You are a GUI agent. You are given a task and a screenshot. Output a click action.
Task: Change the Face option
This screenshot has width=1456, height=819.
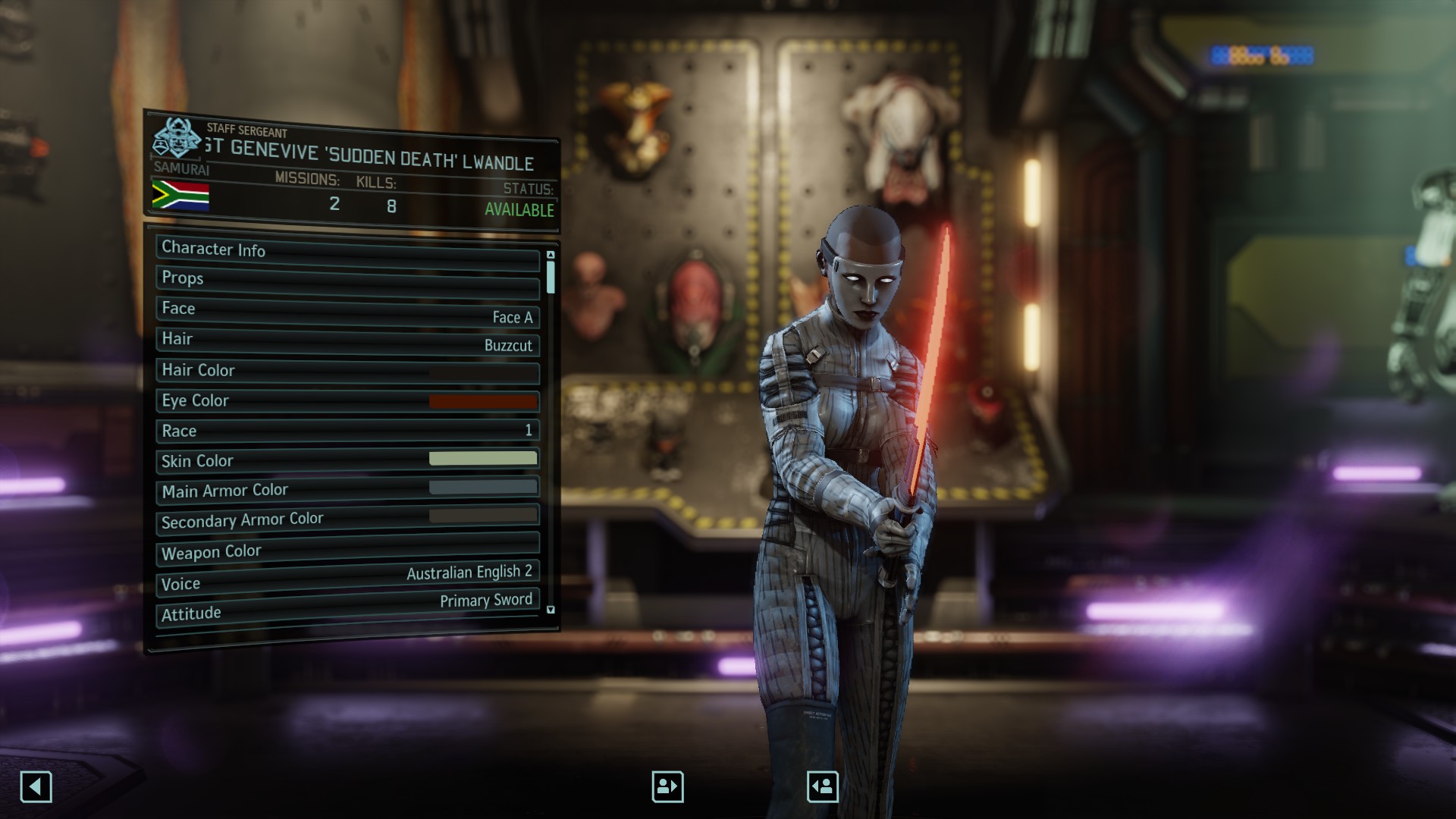coord(347,312)
